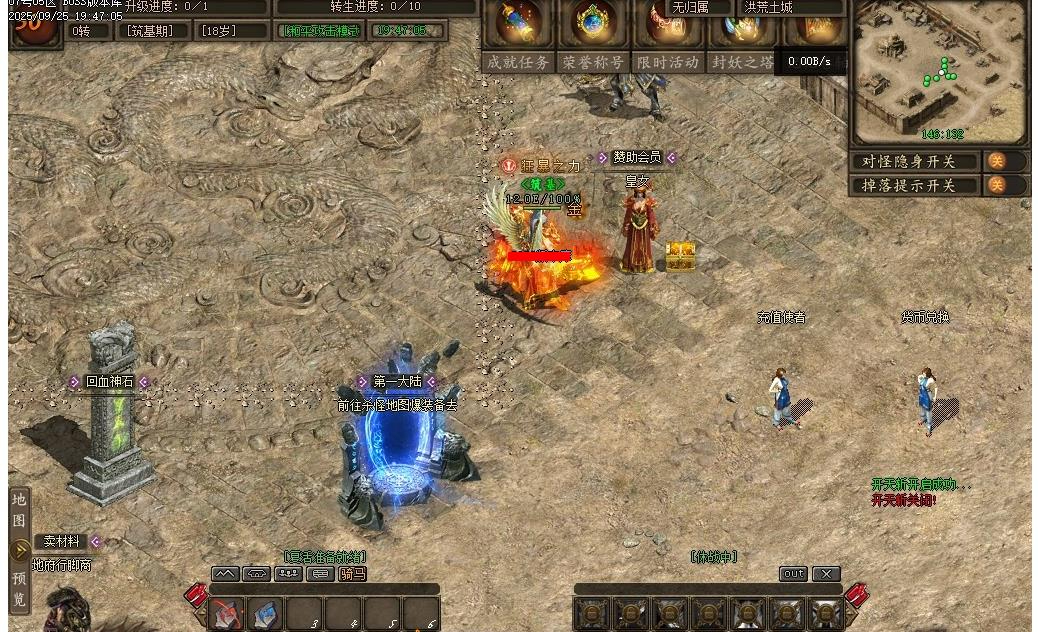Click the 赞助会员 sponsor member label

(x=636, y=157)
